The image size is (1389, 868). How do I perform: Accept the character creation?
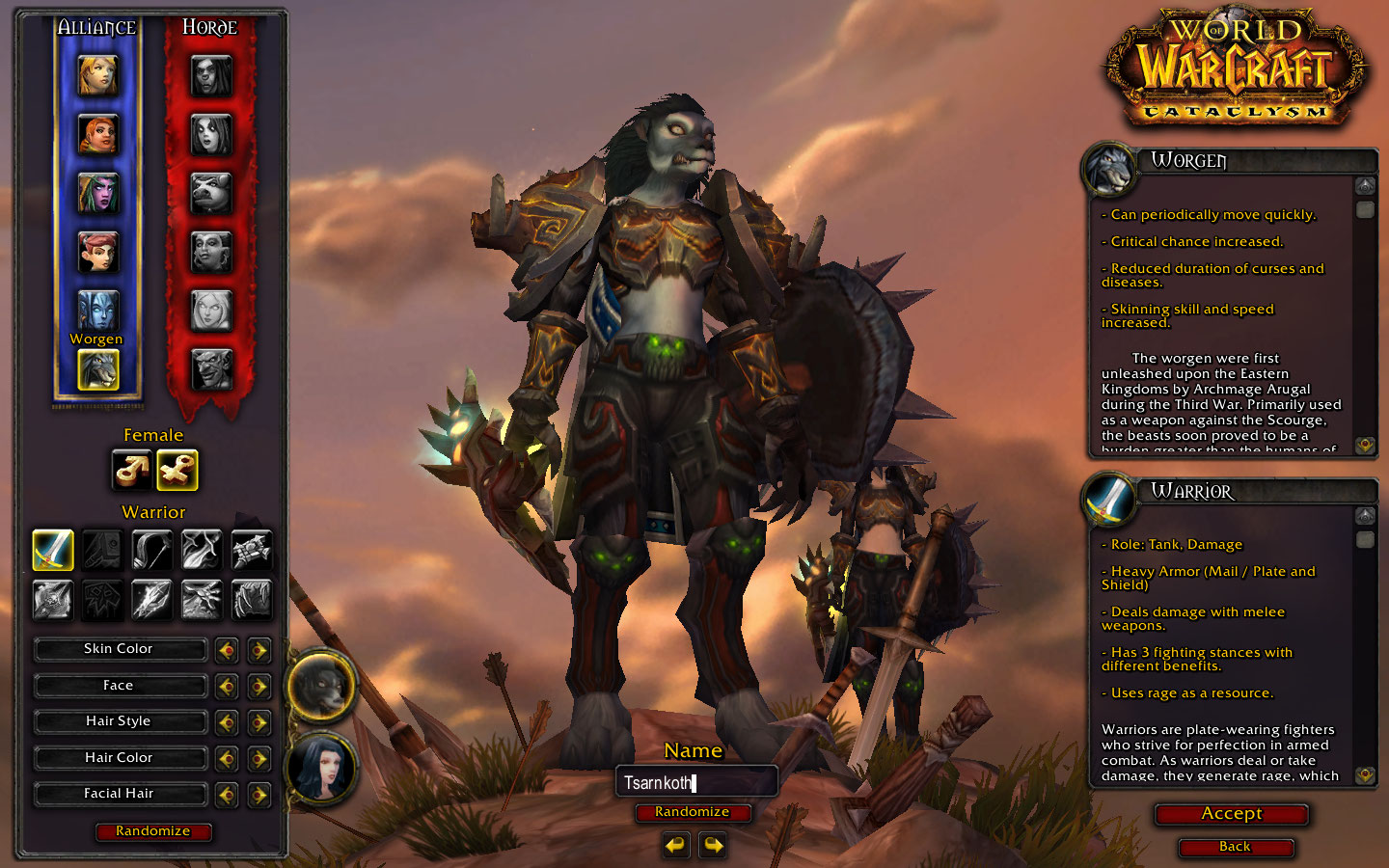pos(1231,814)
